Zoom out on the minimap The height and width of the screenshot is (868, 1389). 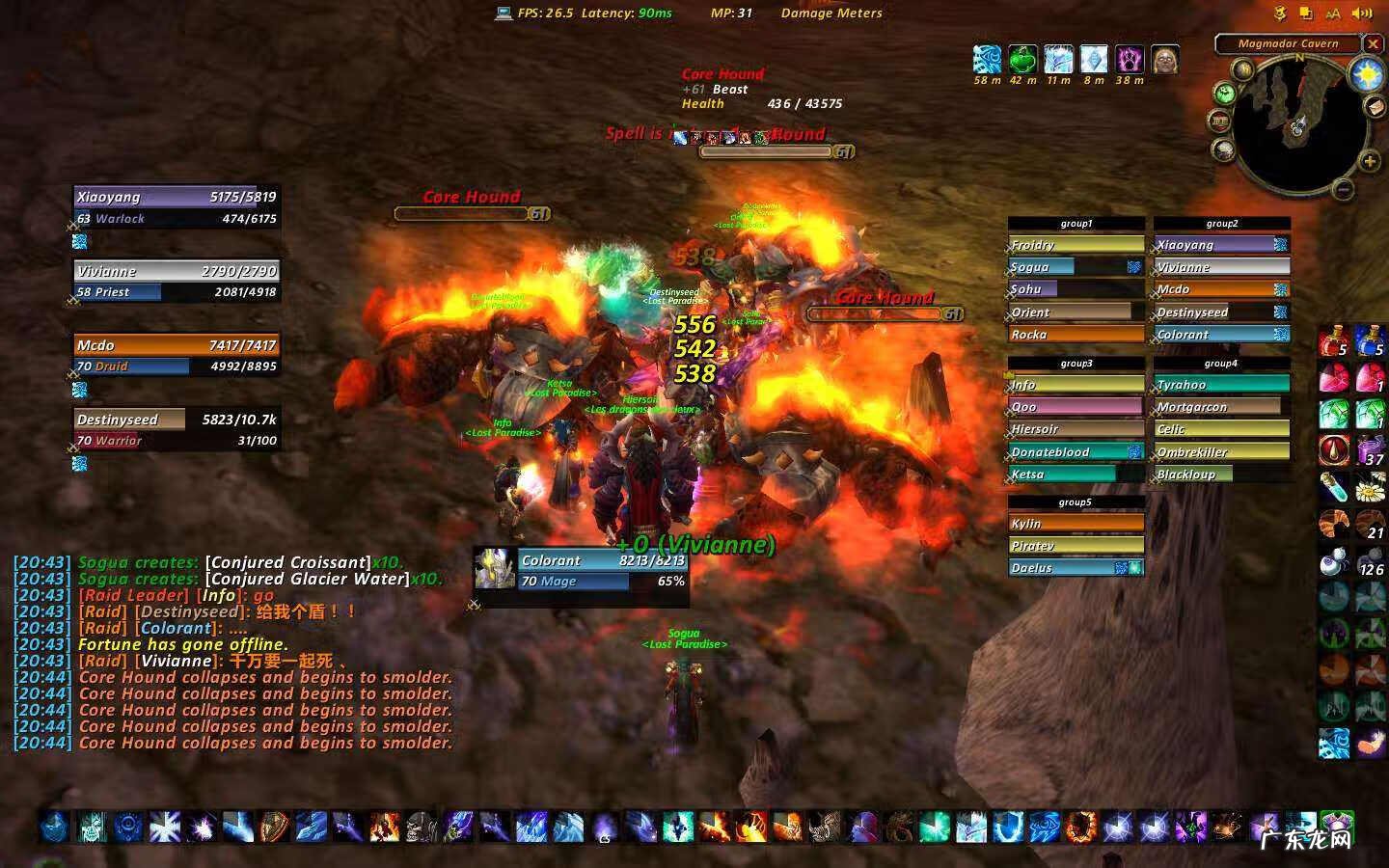[x=1344, y=190]
